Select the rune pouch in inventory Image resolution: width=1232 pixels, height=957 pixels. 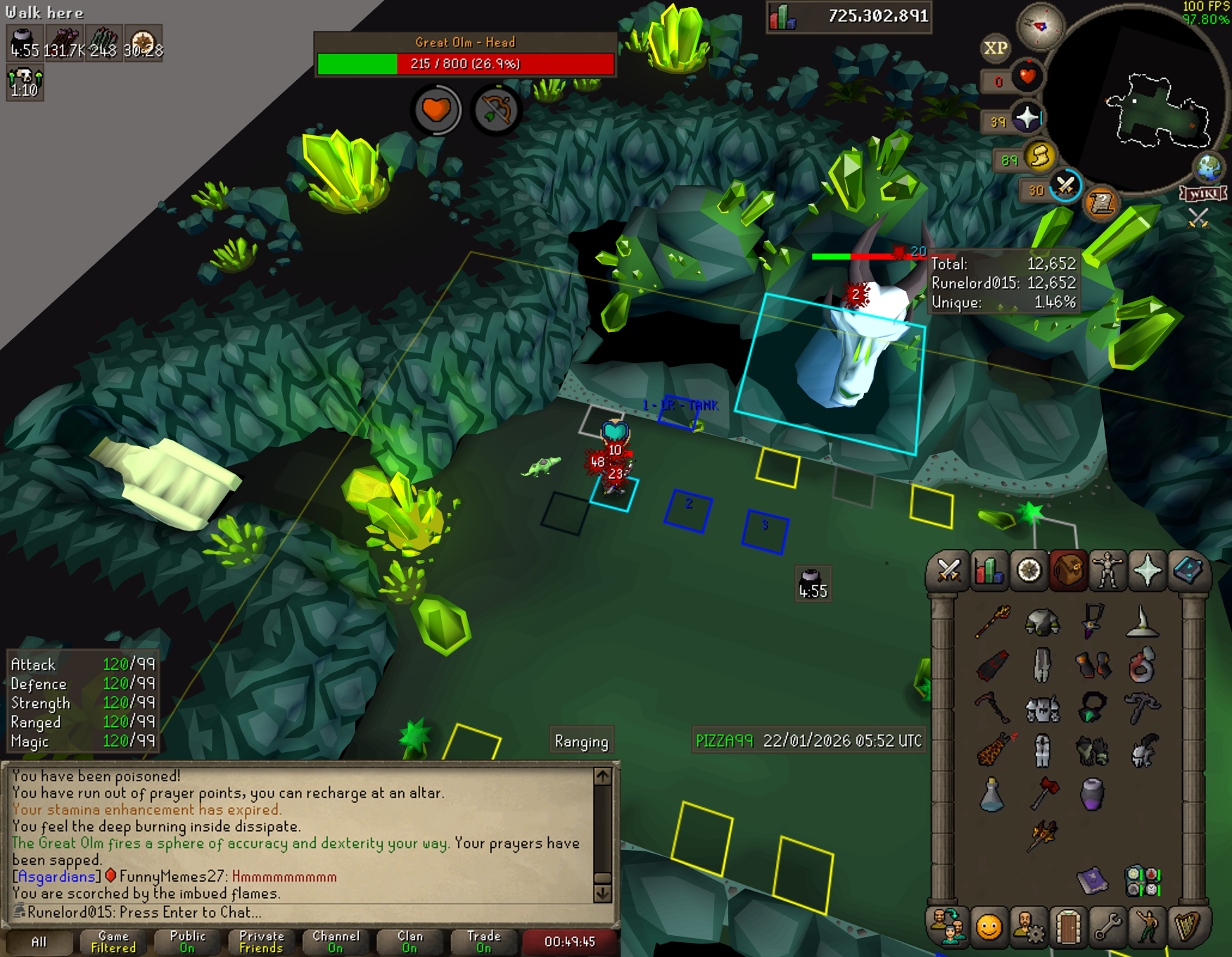click(1142, 880)
